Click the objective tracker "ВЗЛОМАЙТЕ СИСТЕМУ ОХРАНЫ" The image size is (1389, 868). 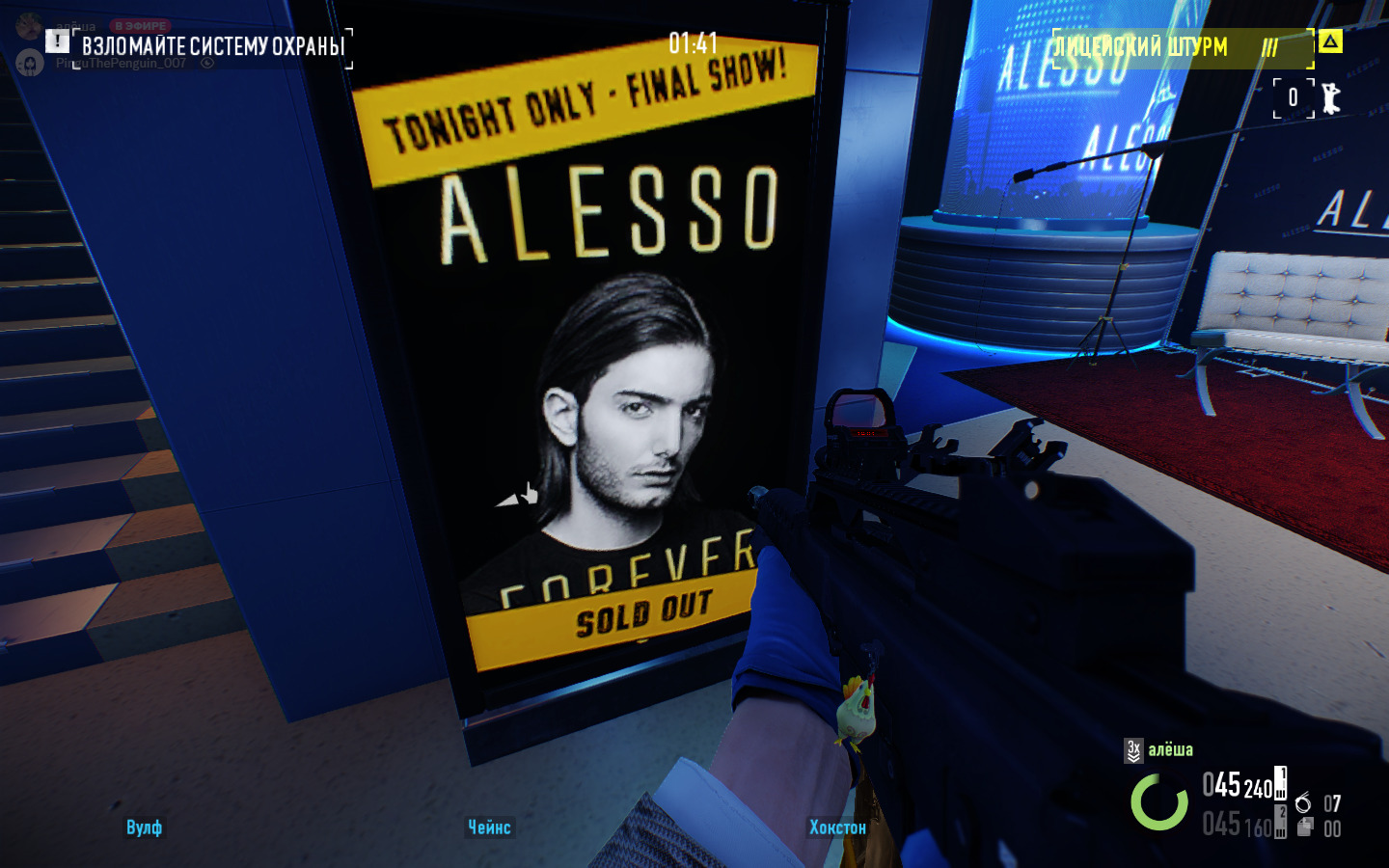click(x=213, y=46)
